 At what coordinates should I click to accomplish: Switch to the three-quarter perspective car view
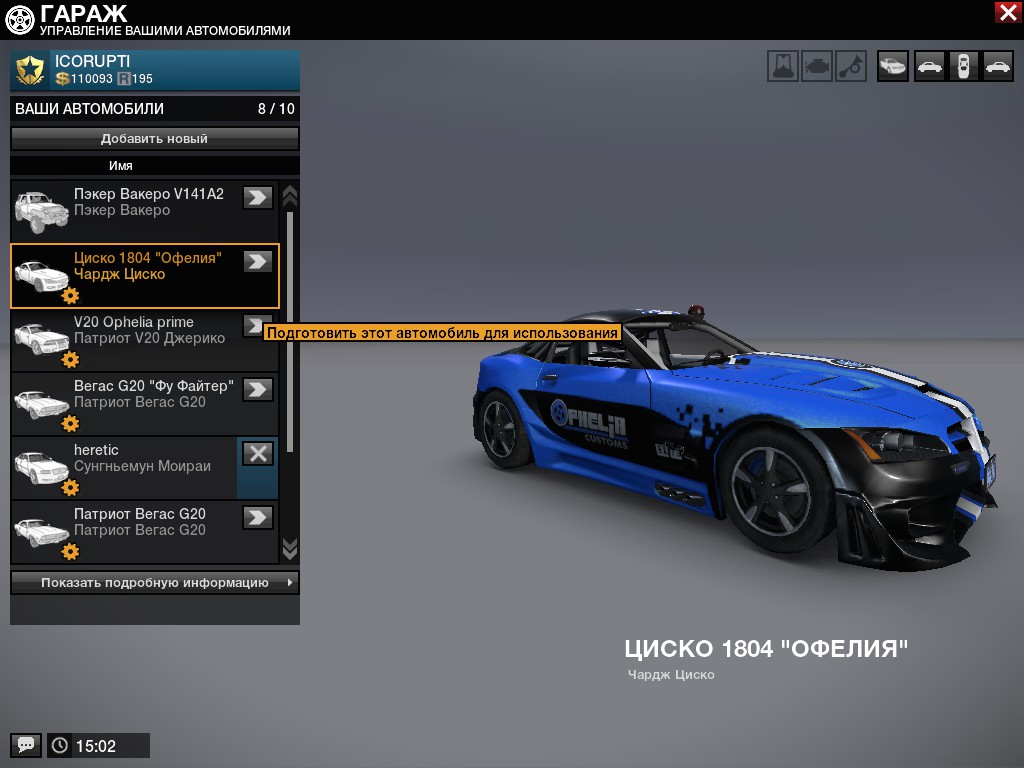893,66
